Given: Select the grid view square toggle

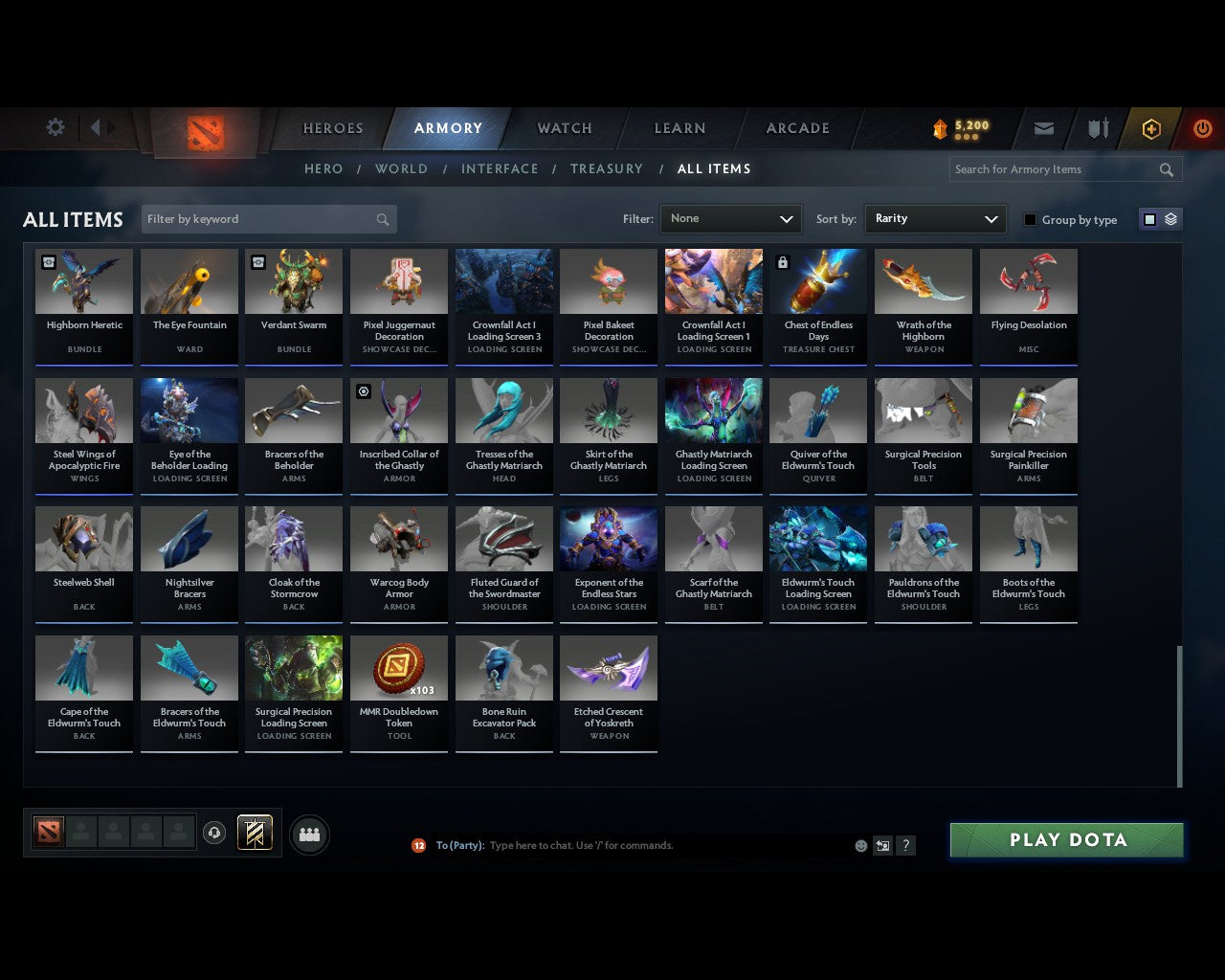Looking at the screenshot, I should (1149, 218).
